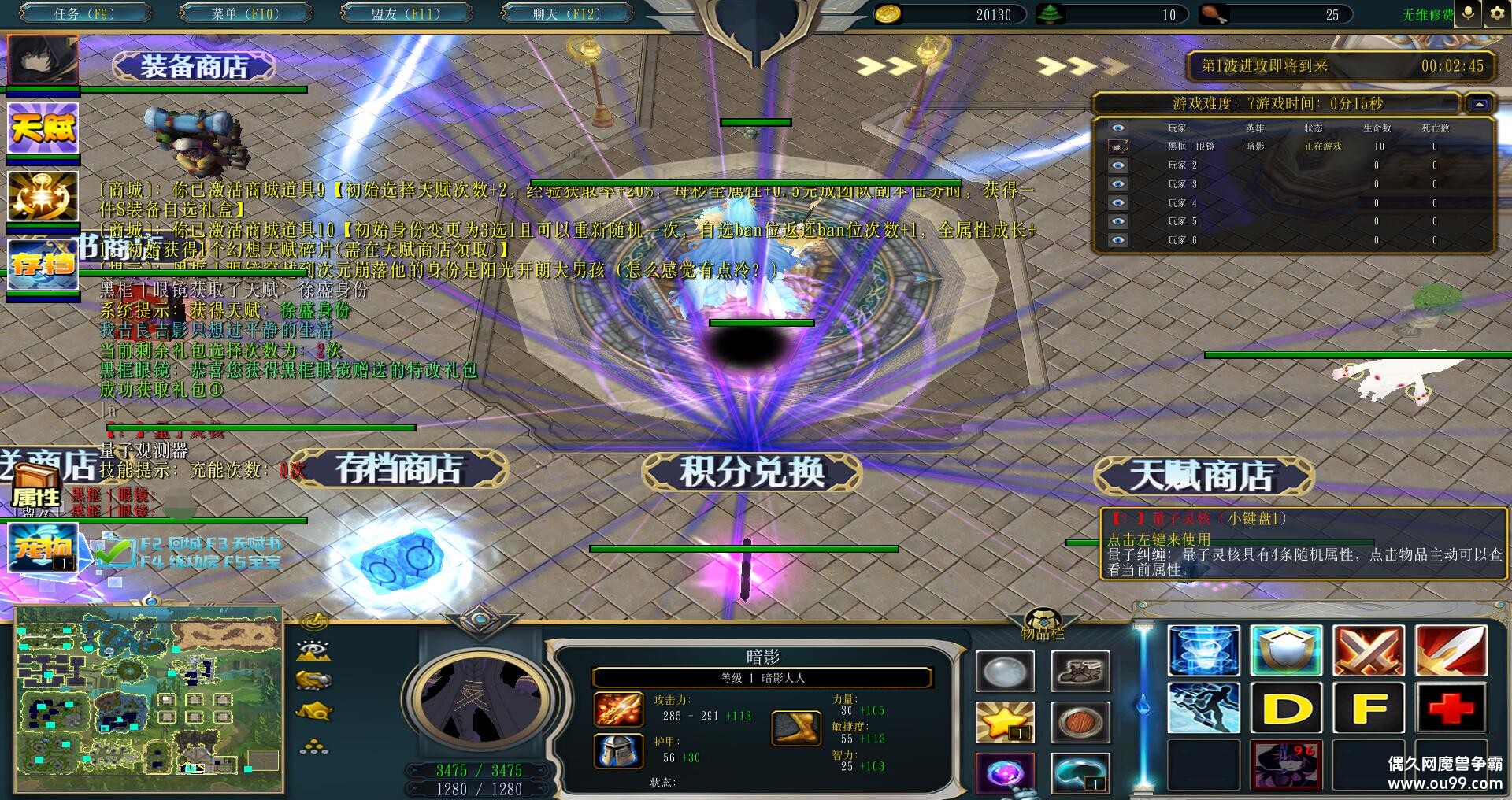
Task: Toggle the eye icon beside 黑框|眼镜
Action: pyautogui.click(x=1117, y=147)
